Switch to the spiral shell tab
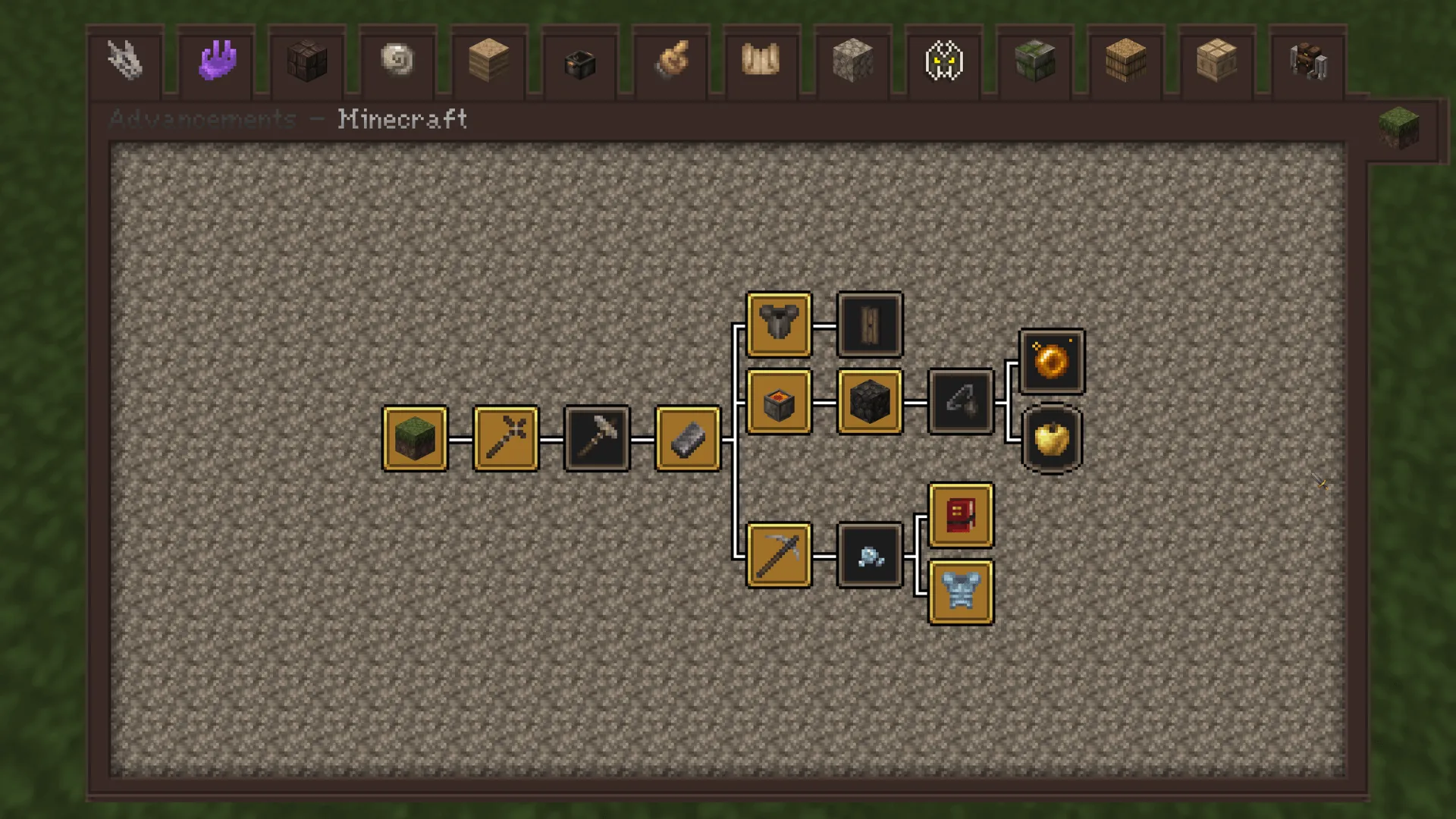Screen dimensions: 1456x819 398,61
